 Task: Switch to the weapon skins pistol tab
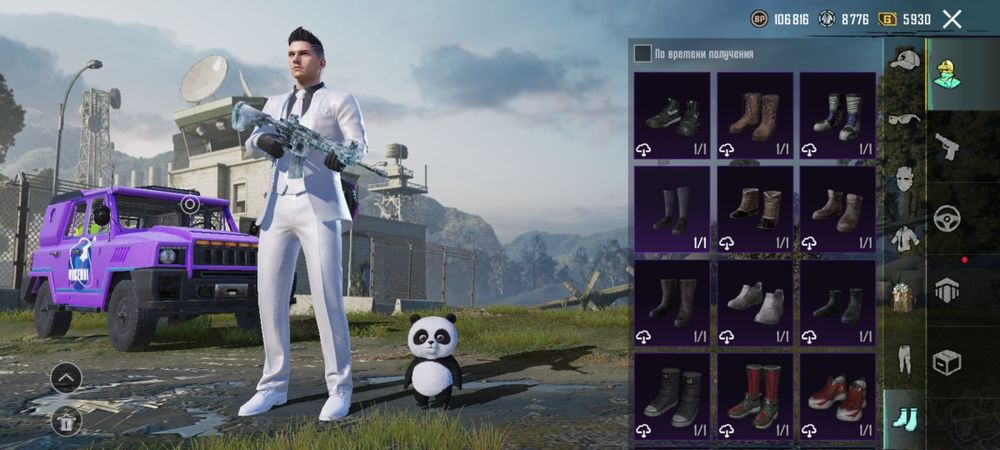tap(947, 146)
